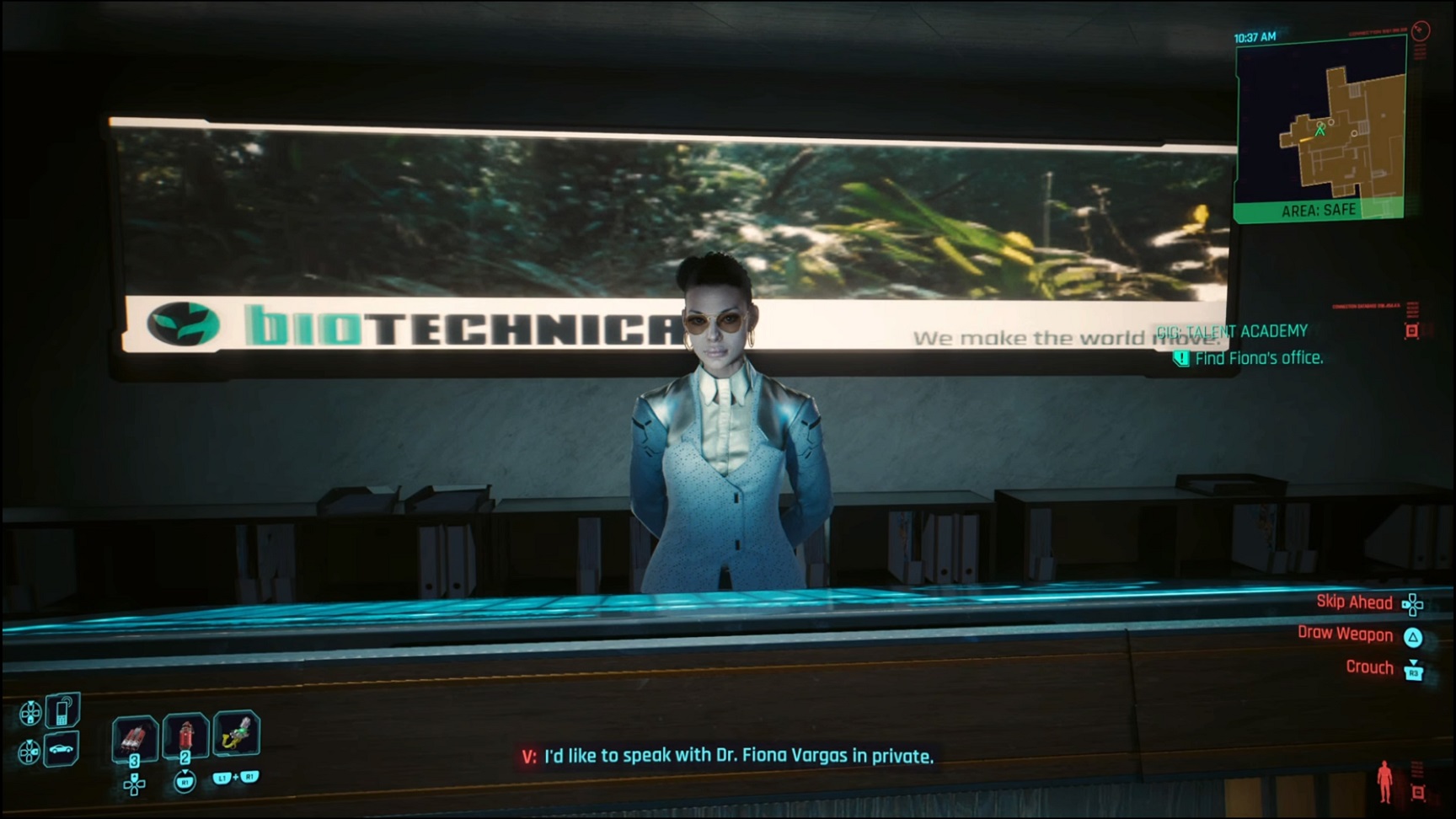The height and width of the screenshot is (819, 1456).
Task: Click the R1 button prompt below the inhaler
Action: click(185, 782)
